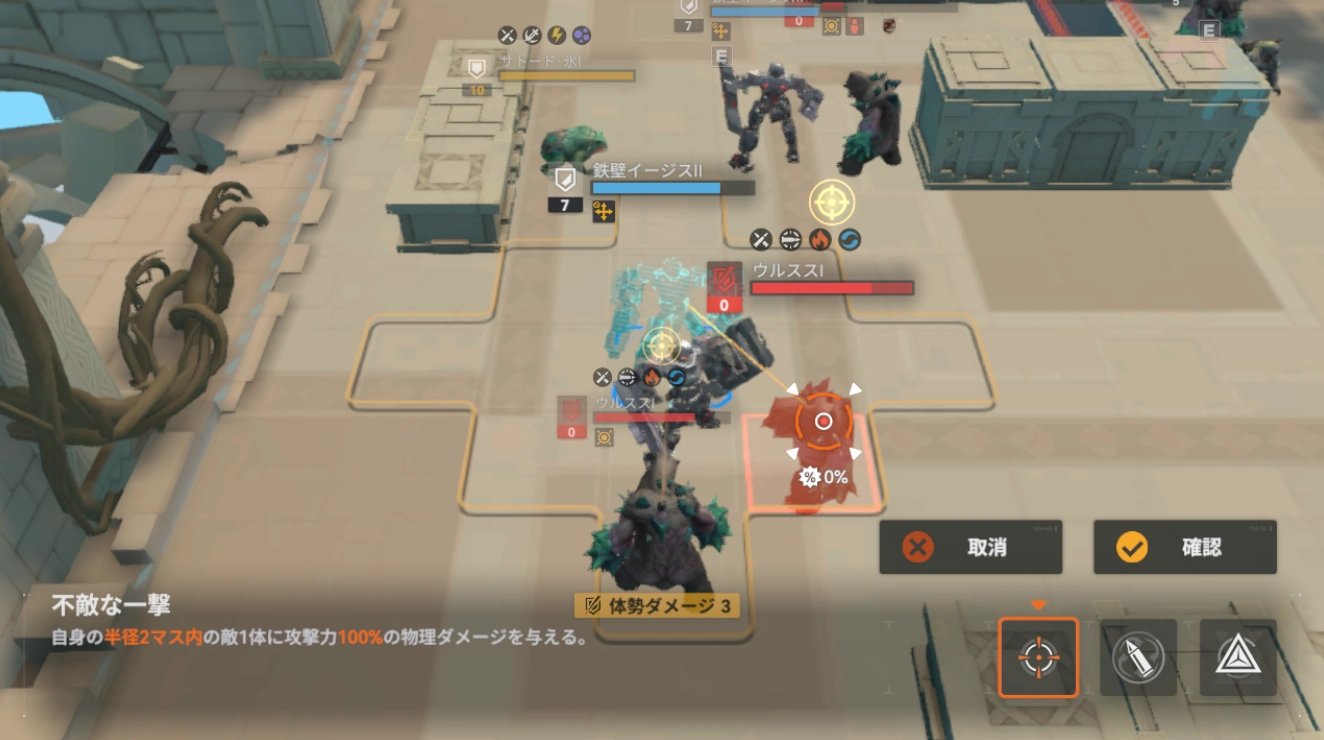
Task: Click the crossed-blades status icon above ウルススI
Action: (760, 240)
